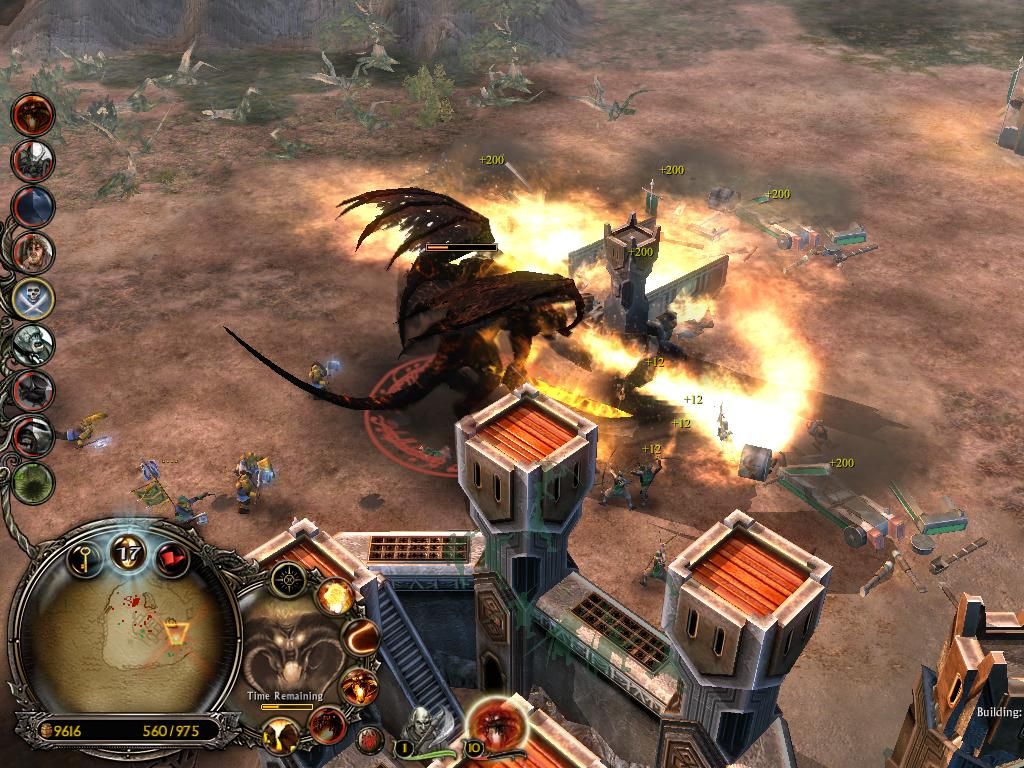
Task: Select the Balrog portrait in the palantir
Action: tap(288, 642)
